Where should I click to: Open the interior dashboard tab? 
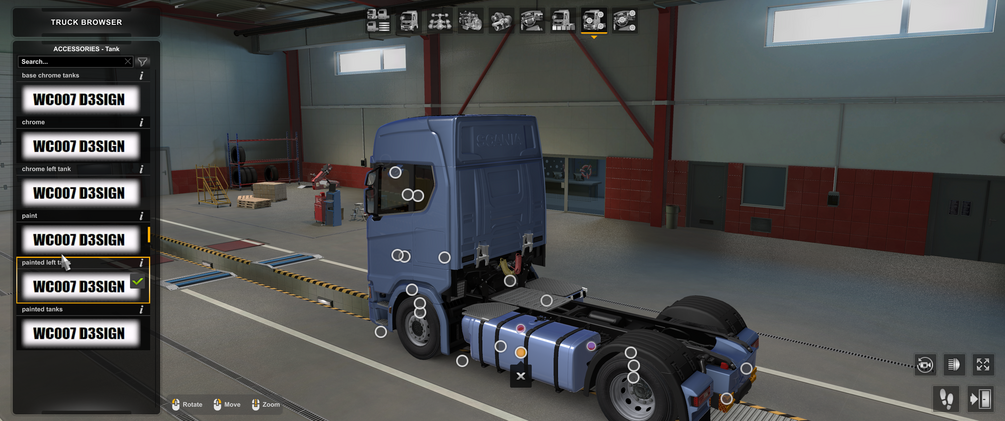532,19
